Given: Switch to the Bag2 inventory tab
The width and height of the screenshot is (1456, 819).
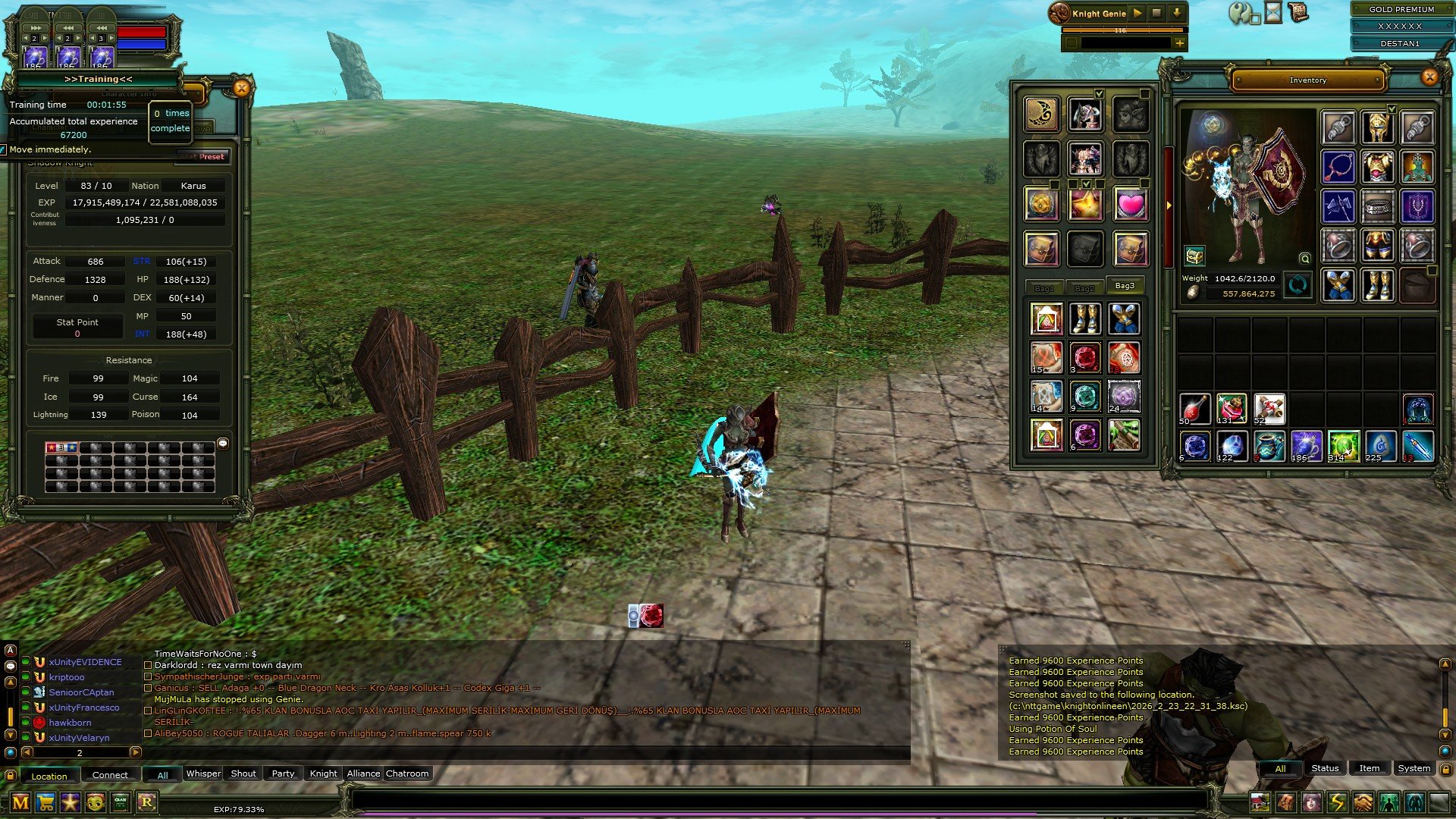Looking at the screenshot, I should [1085, 287].
